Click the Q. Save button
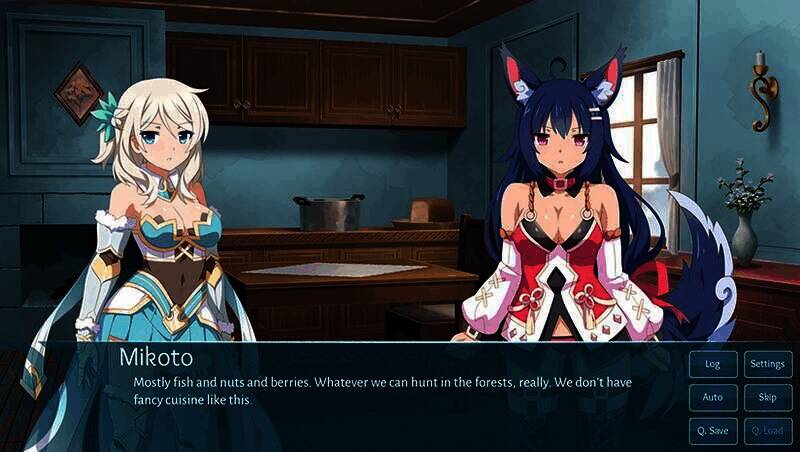The height and width of the screenshot is (452, 800). pos(713,430)
